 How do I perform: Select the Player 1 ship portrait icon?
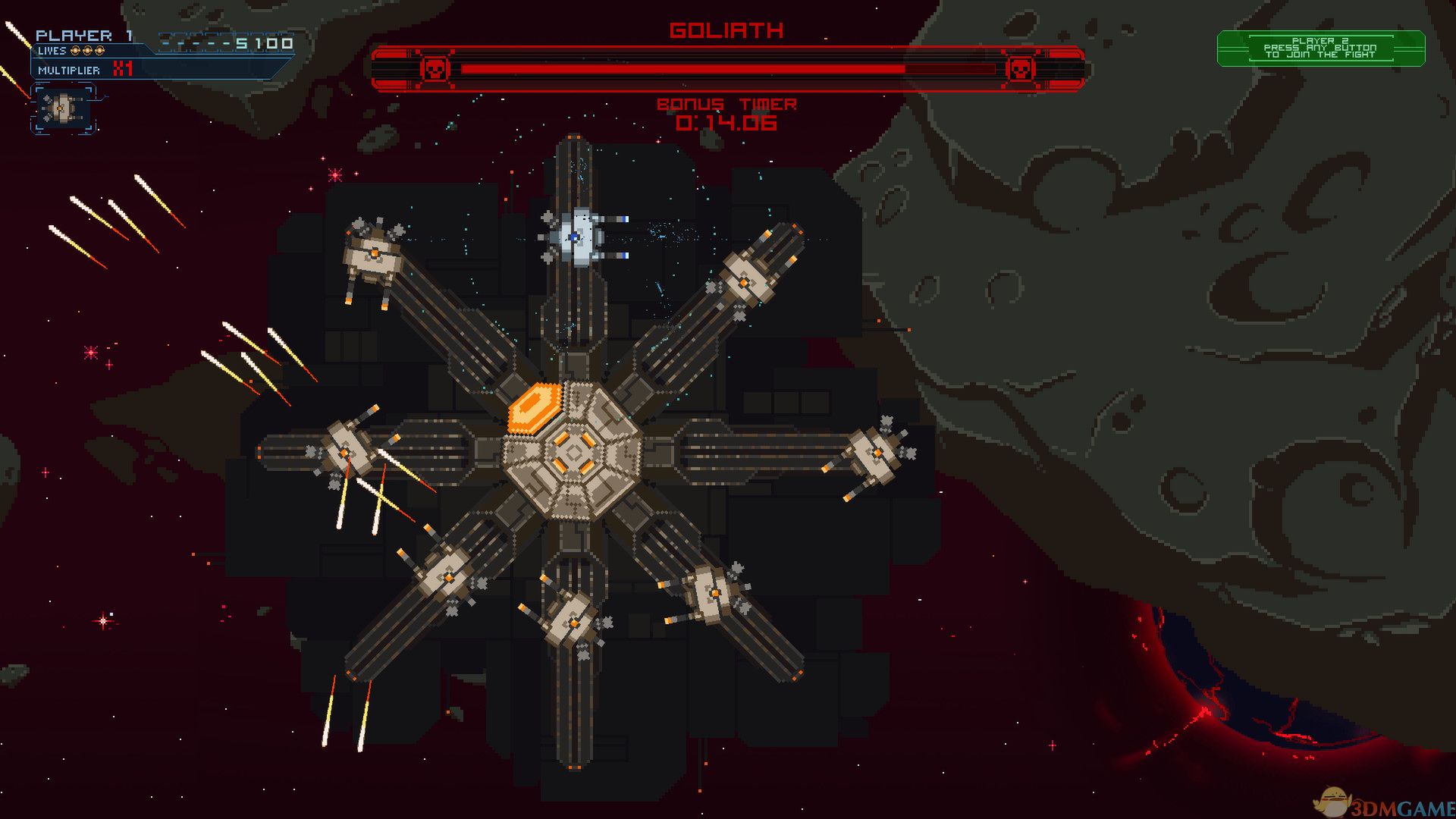[x=63, y=108]
